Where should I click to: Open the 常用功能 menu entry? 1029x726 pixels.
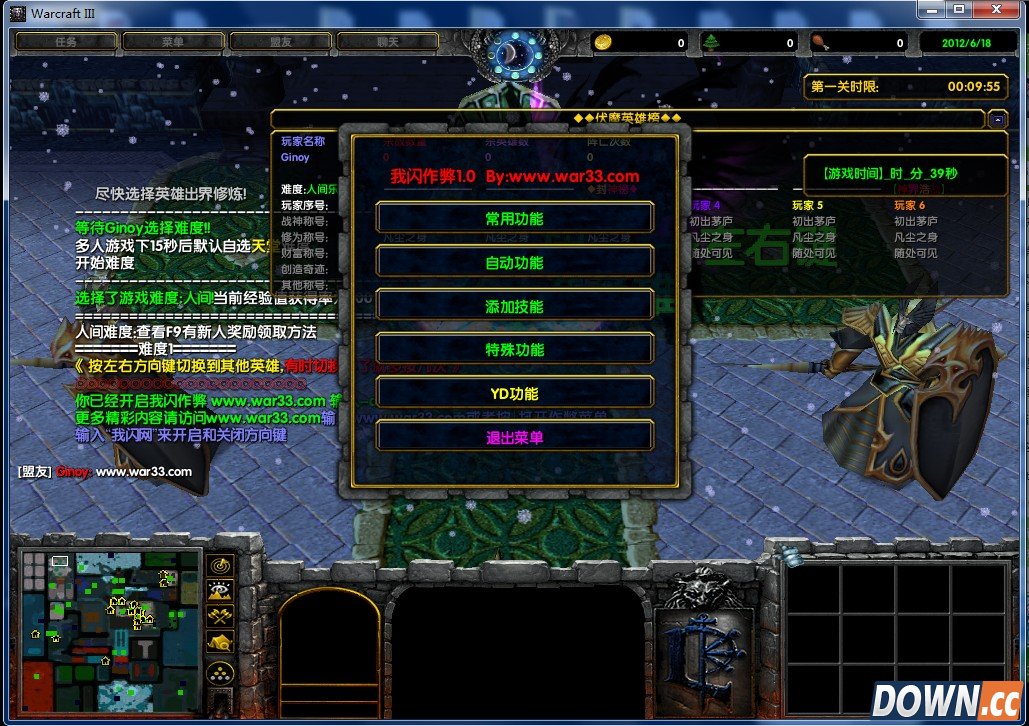tap(514, 218)
